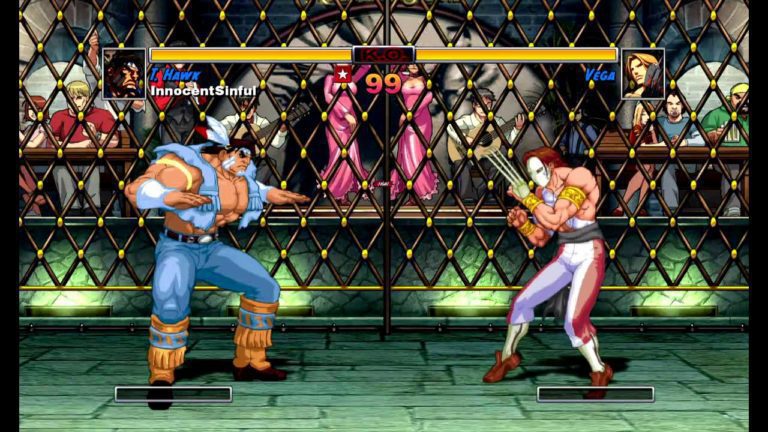Click the InnocentSinful player name tag
Screen dimensions: 768x432
pyautogui.click(x=204, y=91)
